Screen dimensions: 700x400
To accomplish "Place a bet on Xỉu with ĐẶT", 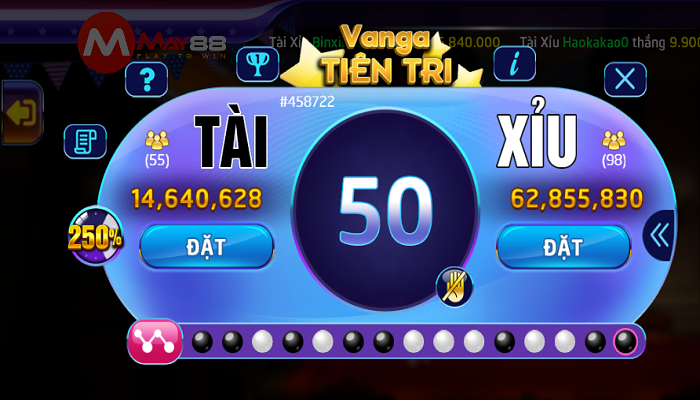I will [563, 246].
